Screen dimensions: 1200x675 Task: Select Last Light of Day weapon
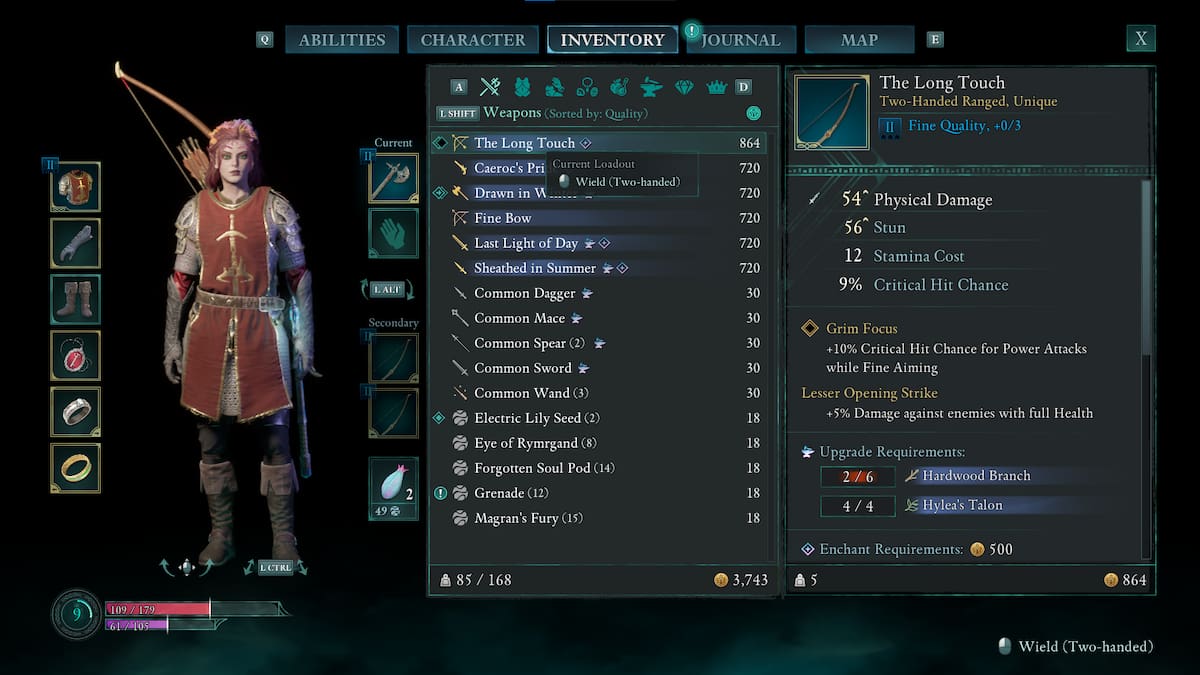(526, 243)
